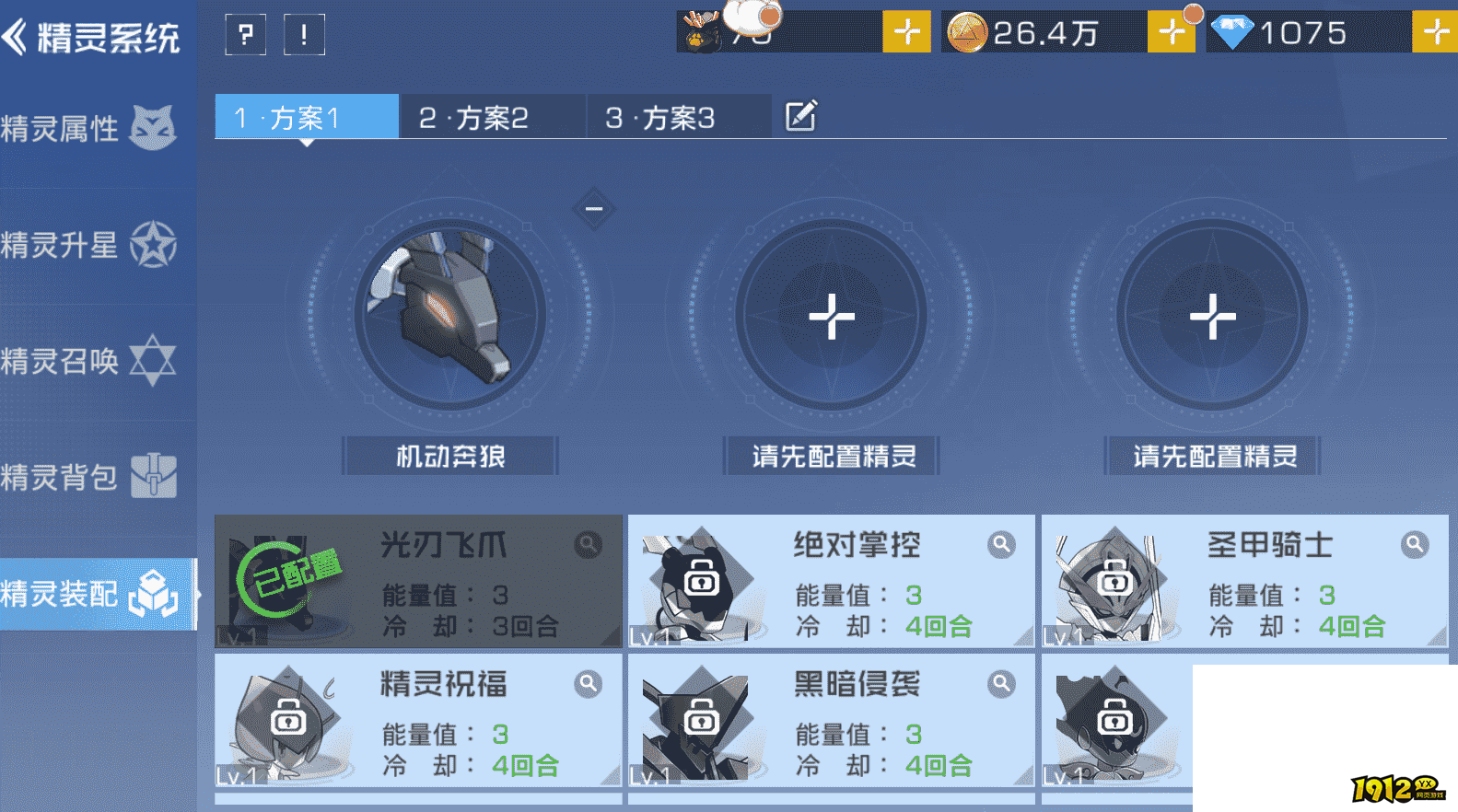Image resolution: width=1458 pixels, height=812 pixels.
Task: Switch to the 方案2 tab
Action: click(491, 116)
